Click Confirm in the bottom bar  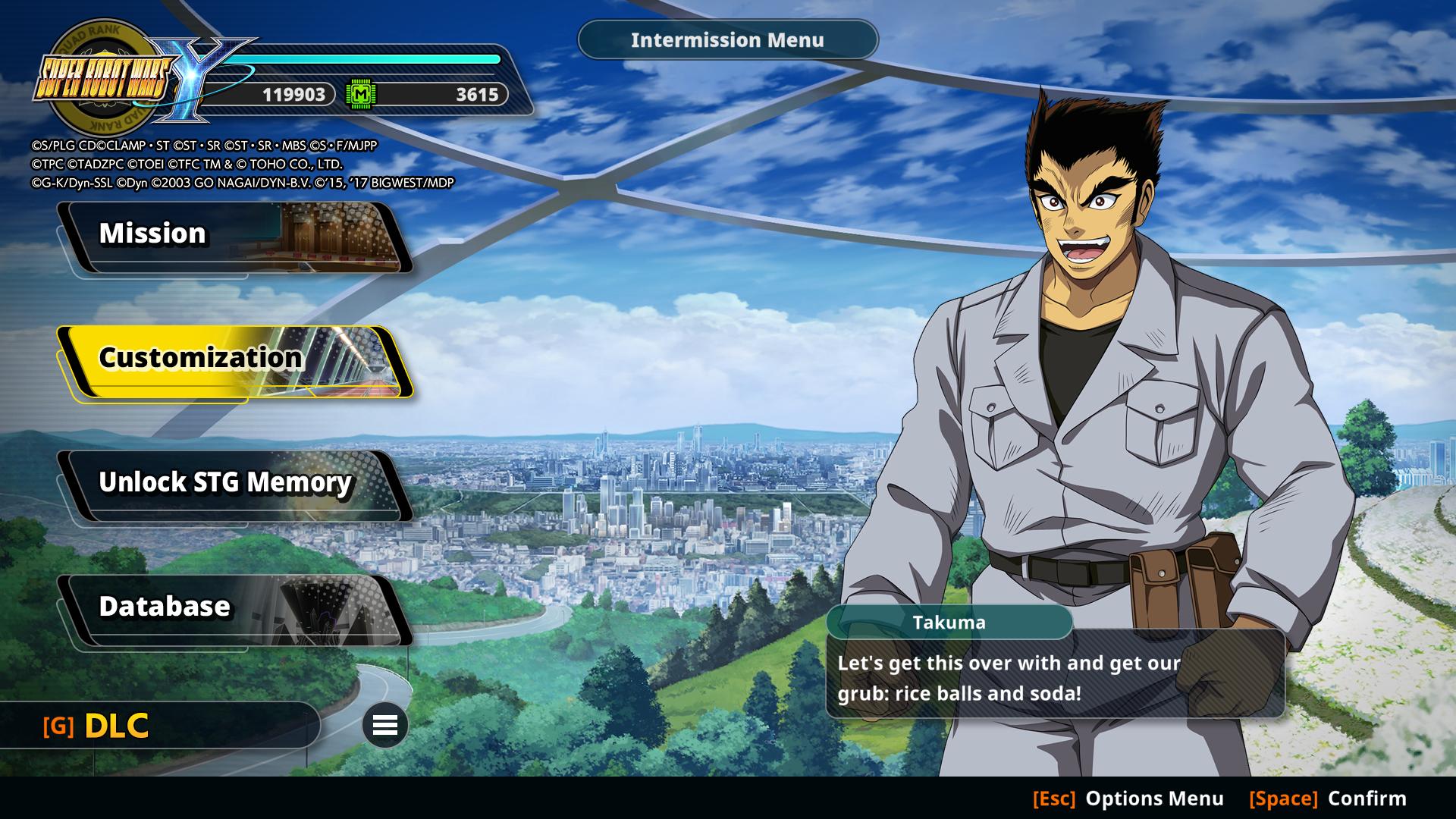tap(1328, 799)
